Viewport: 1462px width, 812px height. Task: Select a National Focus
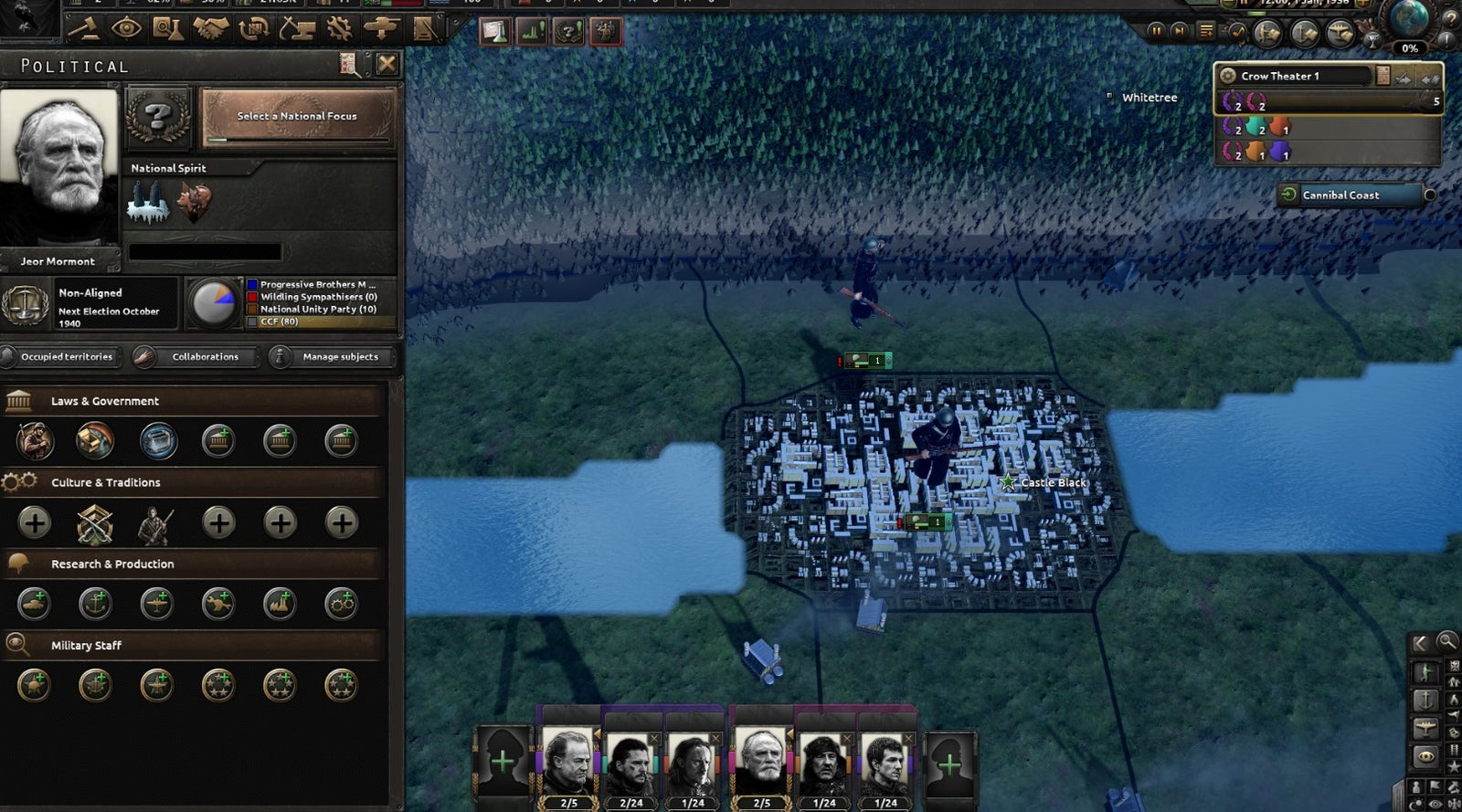[297, 117]
